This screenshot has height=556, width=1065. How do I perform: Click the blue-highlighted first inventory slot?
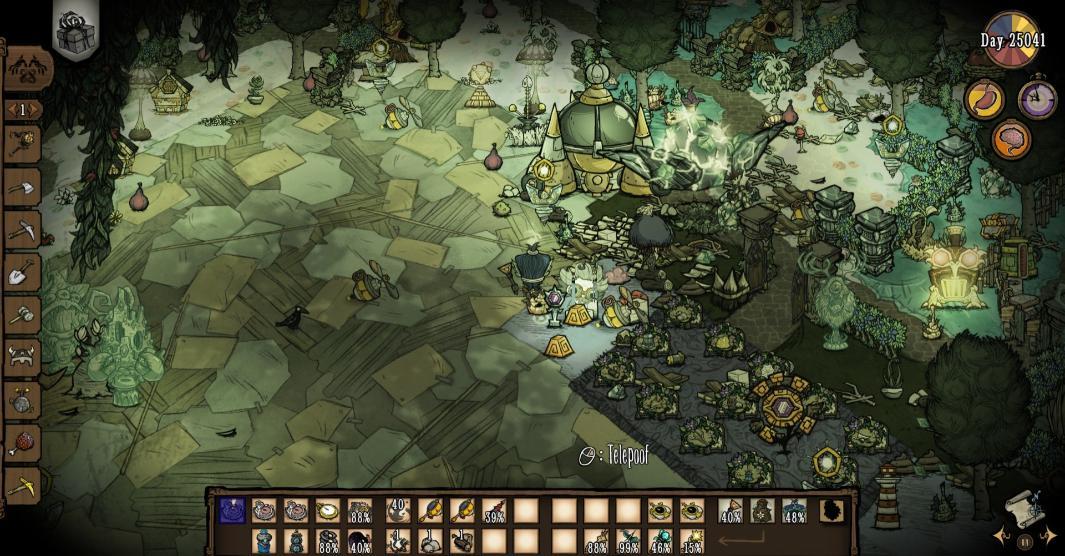point(230,512)
